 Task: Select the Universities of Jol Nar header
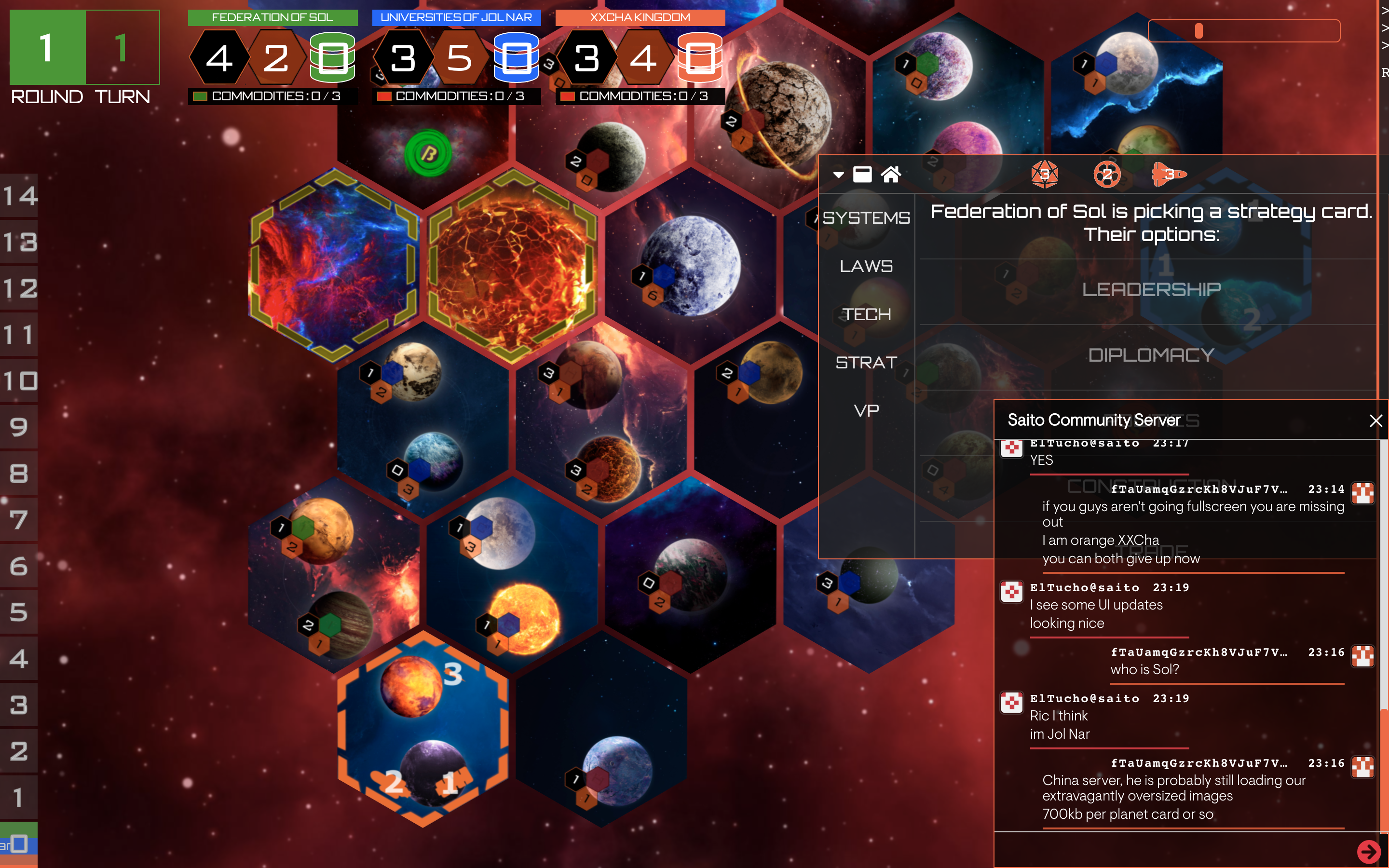(x=456, y=17)
